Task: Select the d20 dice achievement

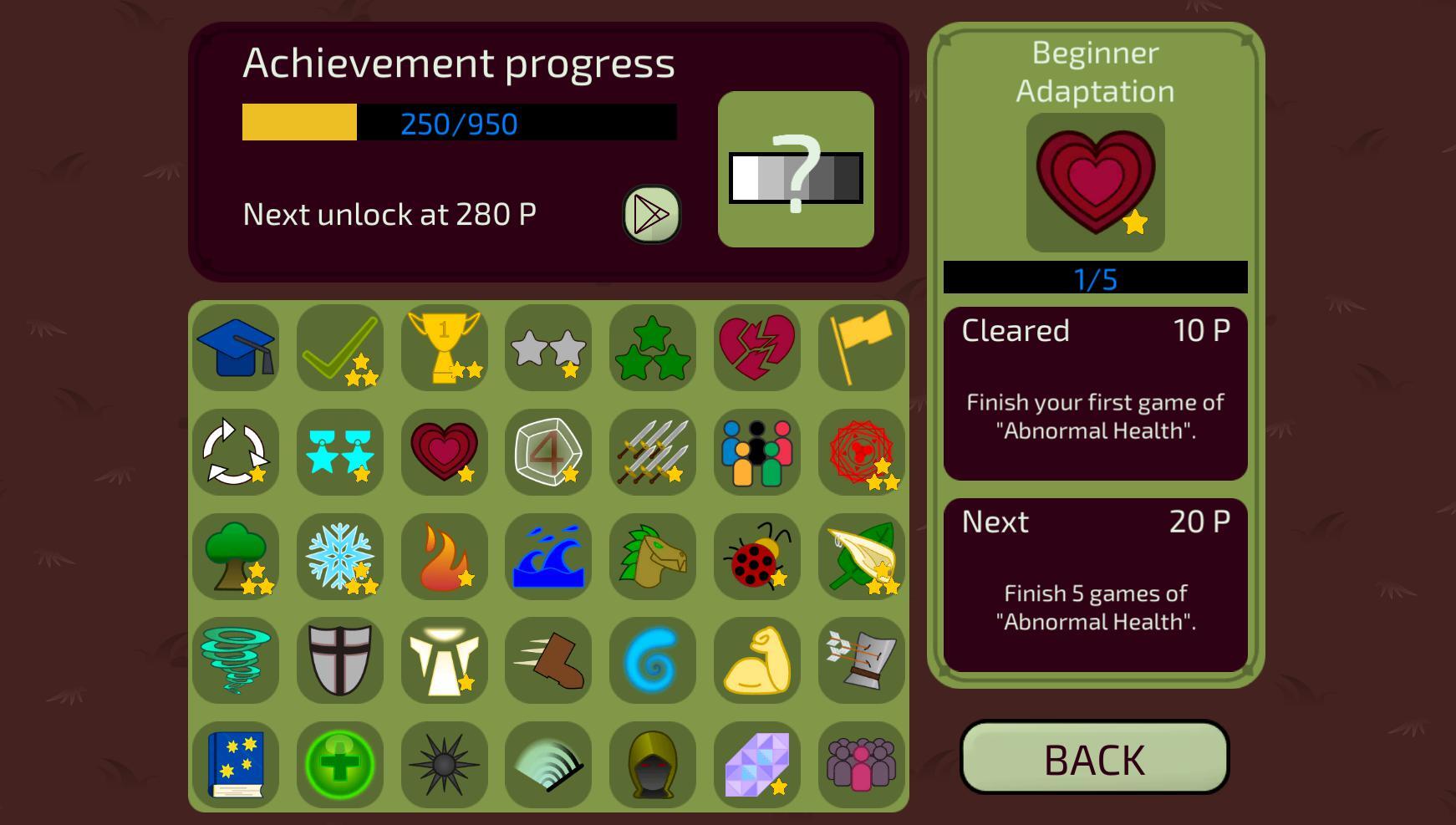Action: (x=548, y=454)
